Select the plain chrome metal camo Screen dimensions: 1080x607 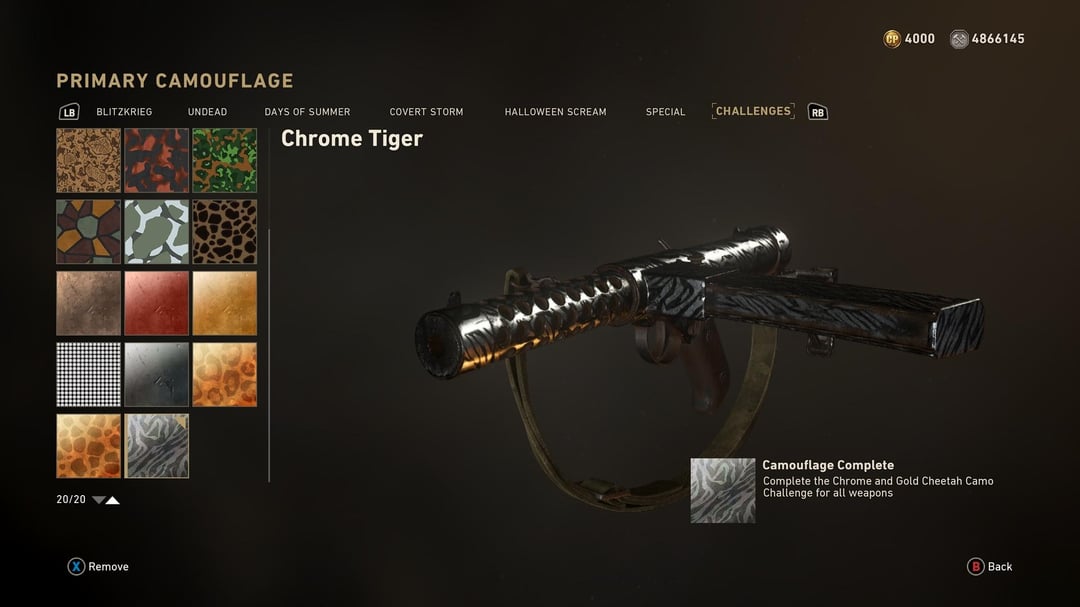click(156, 374)
